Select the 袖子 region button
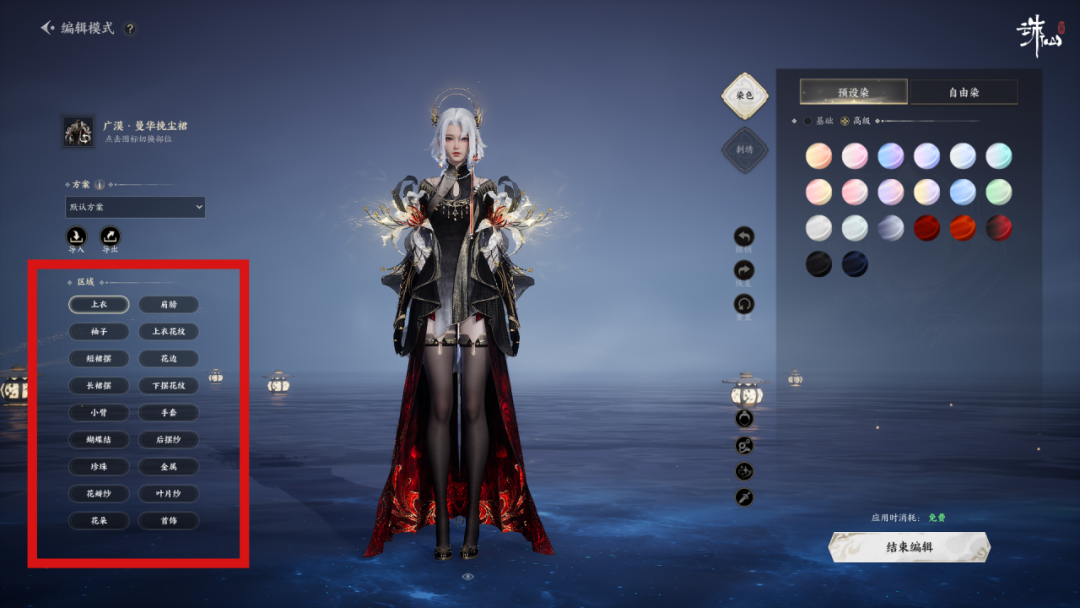The image size is (1080, 608). 99,331
